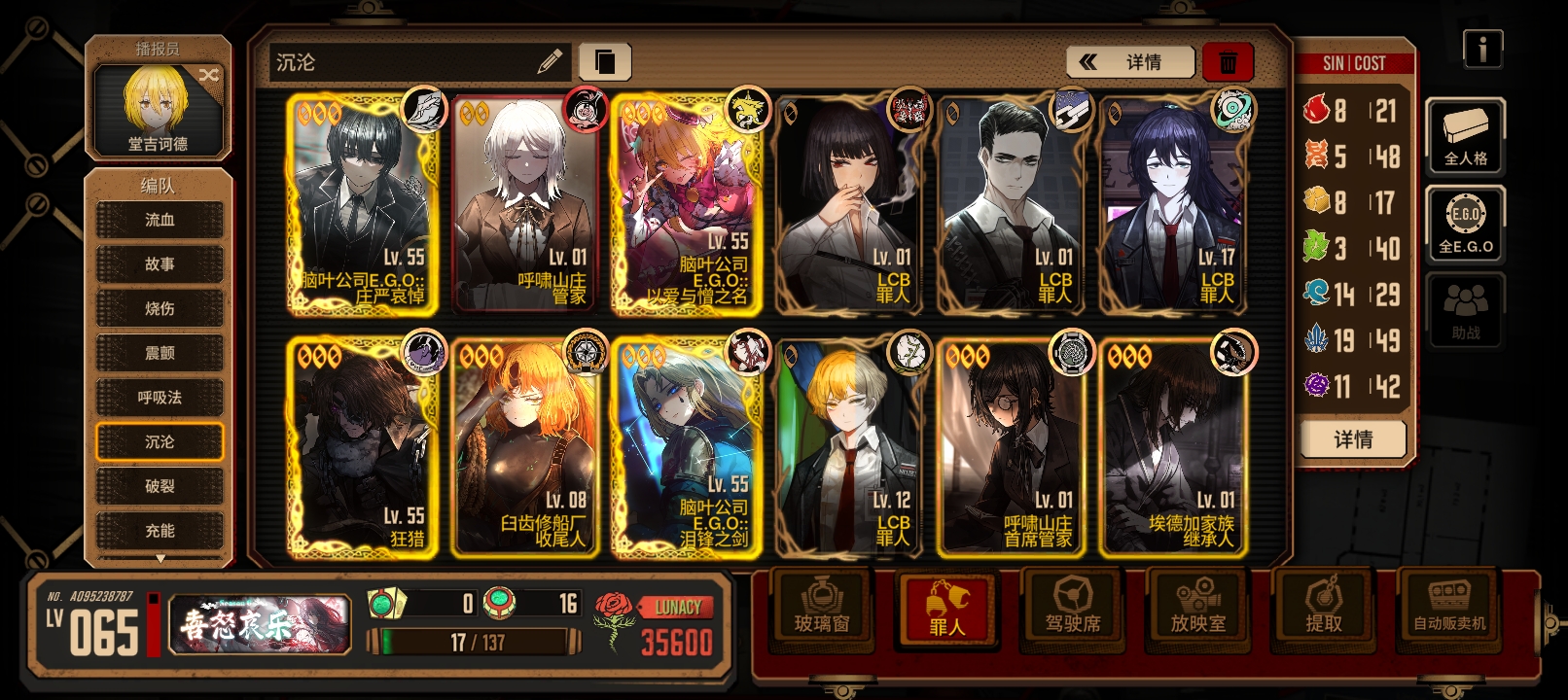Open the 自动贩卖机 vending machine
The image size is (1568, 700).
pyautogui.click(x=1448, y=611)
